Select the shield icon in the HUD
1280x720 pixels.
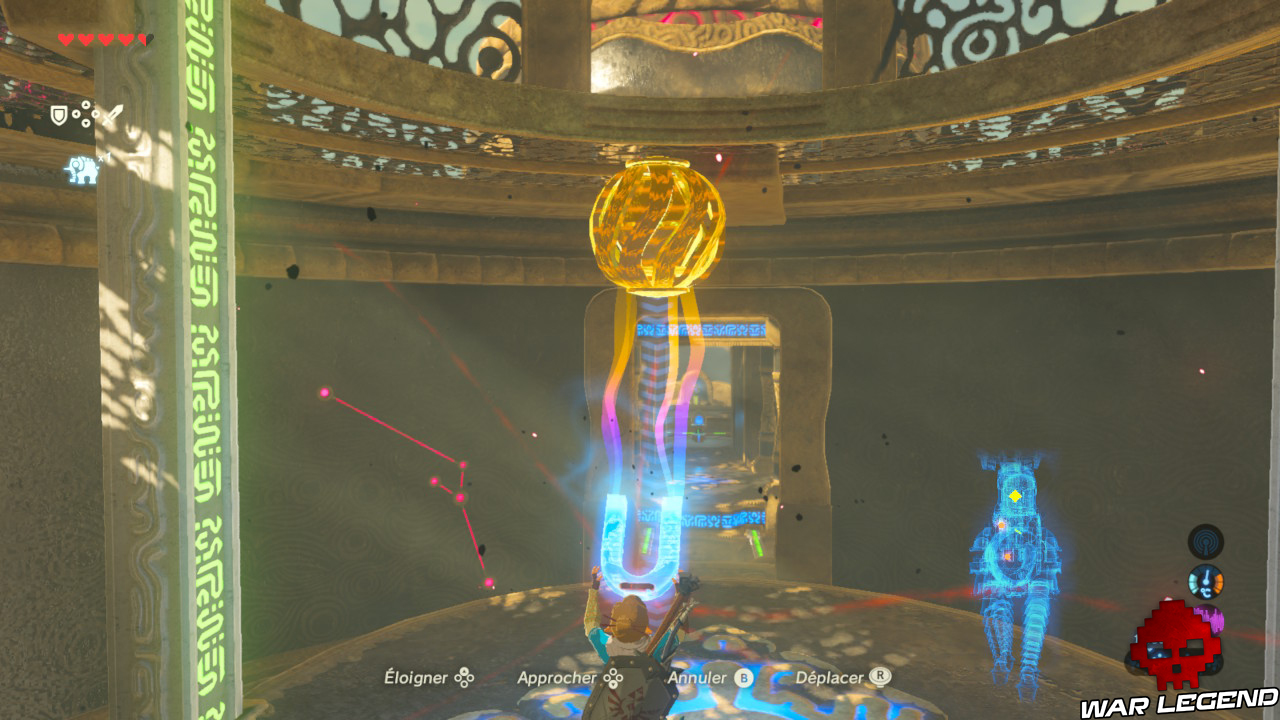tap(58, 114)
